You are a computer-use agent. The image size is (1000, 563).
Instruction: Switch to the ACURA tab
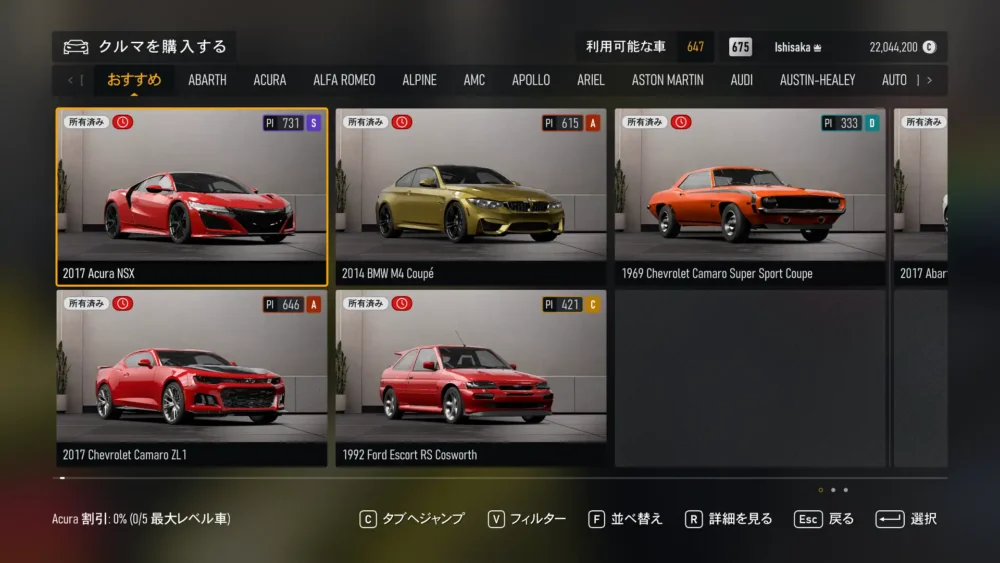(269, 80)
